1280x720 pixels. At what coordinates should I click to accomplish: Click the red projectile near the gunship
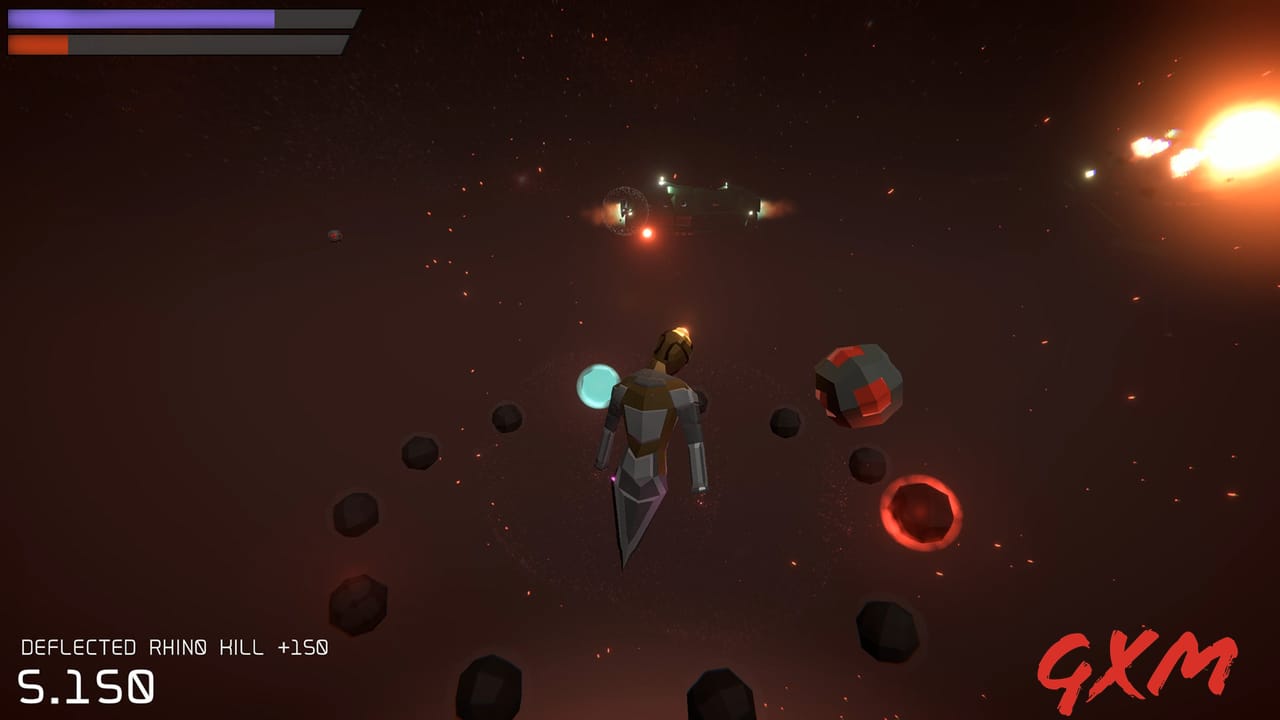coord(646,234)
